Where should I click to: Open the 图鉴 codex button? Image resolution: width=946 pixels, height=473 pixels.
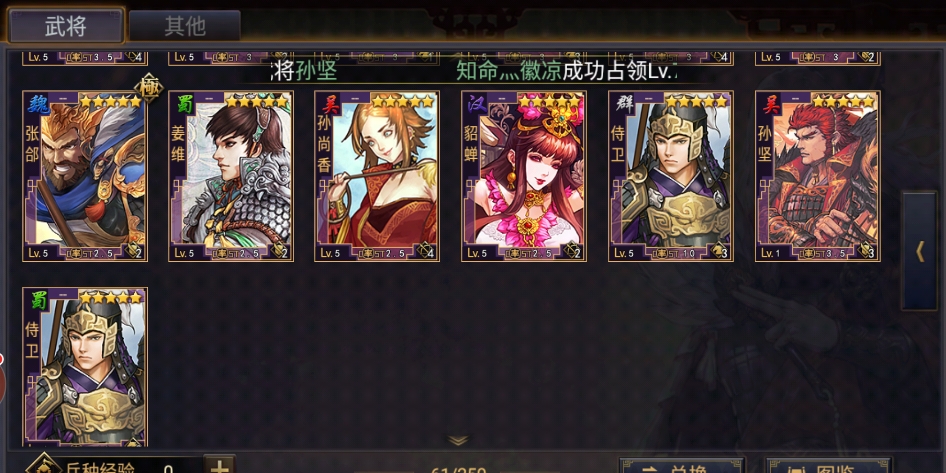coord(827,466)
